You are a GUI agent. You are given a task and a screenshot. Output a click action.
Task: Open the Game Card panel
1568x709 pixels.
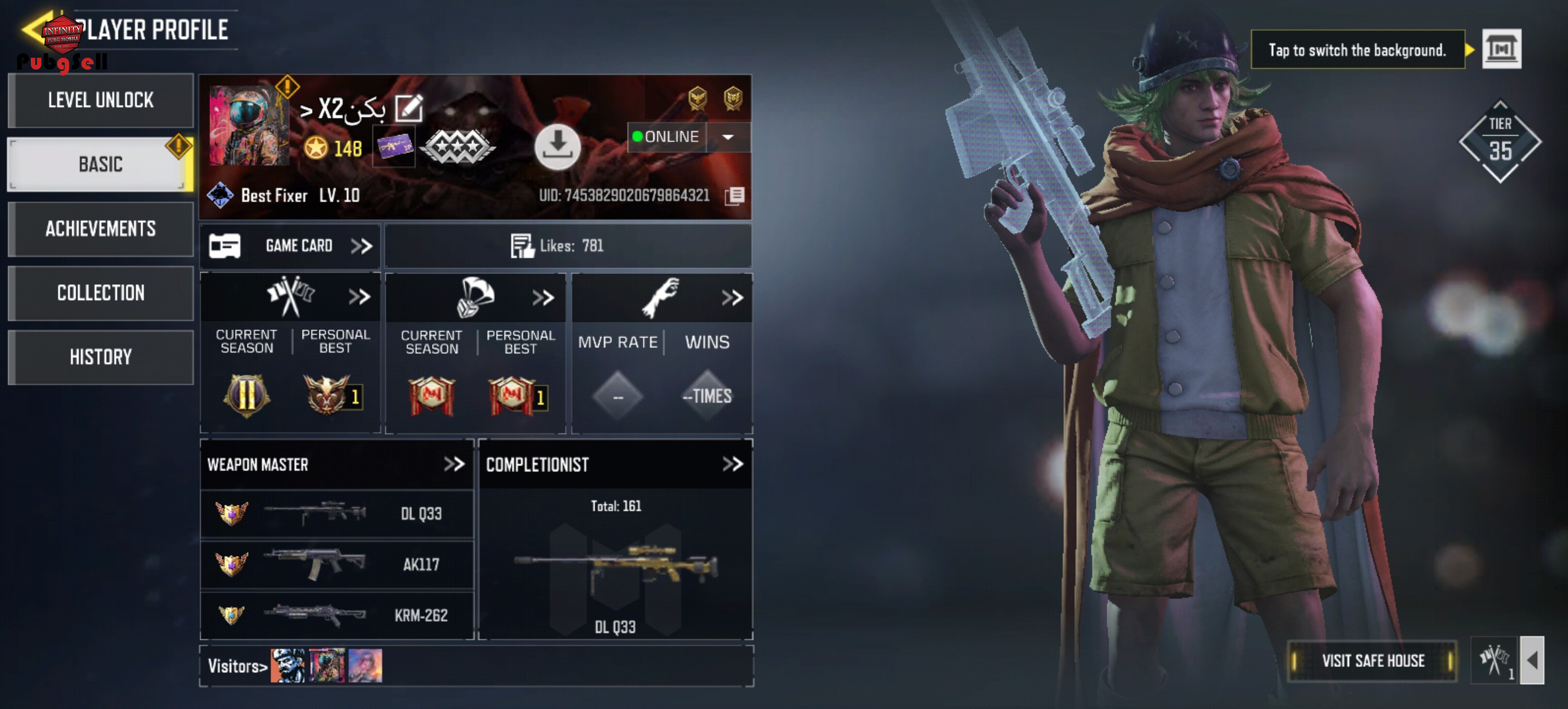(290, 246)
